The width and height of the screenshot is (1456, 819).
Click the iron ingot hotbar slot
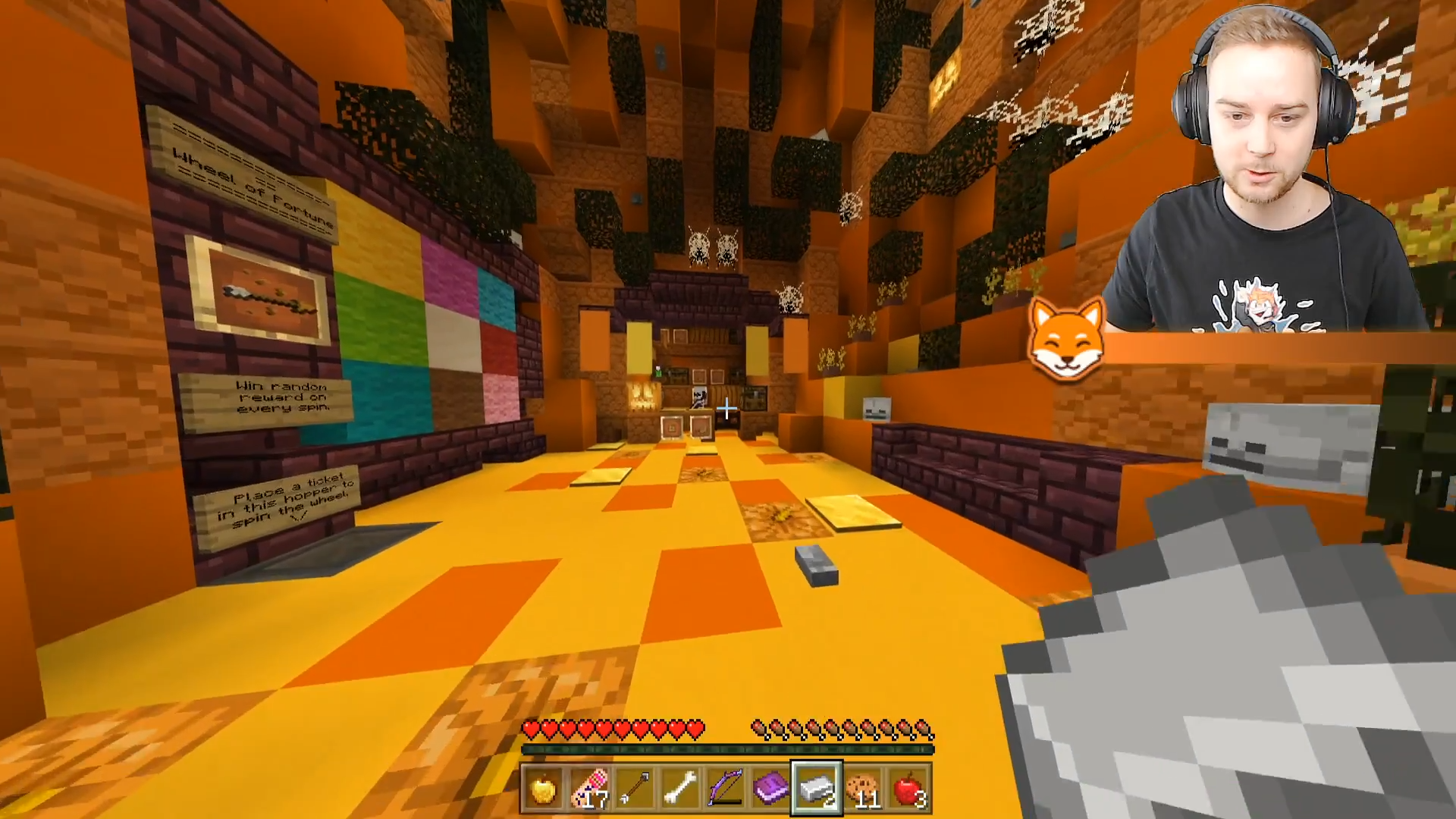point(817,789)
